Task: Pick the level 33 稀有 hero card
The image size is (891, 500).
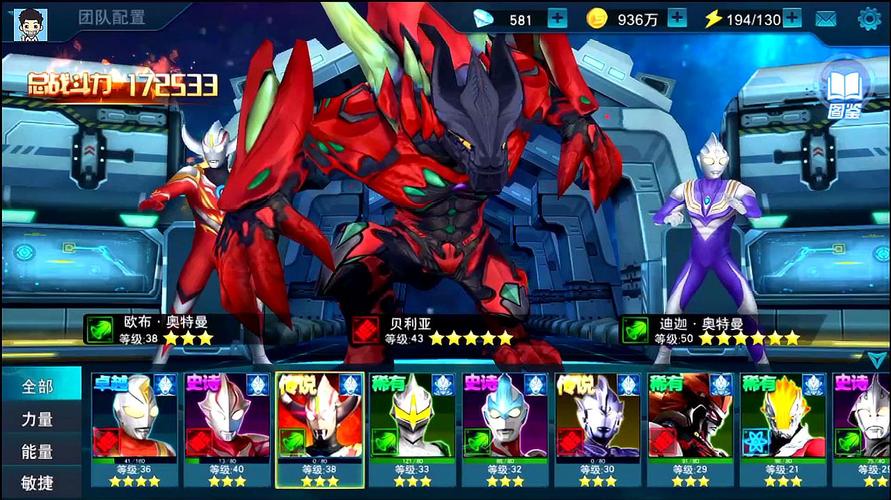Action: pyautogui.click(x=412, y=430)
